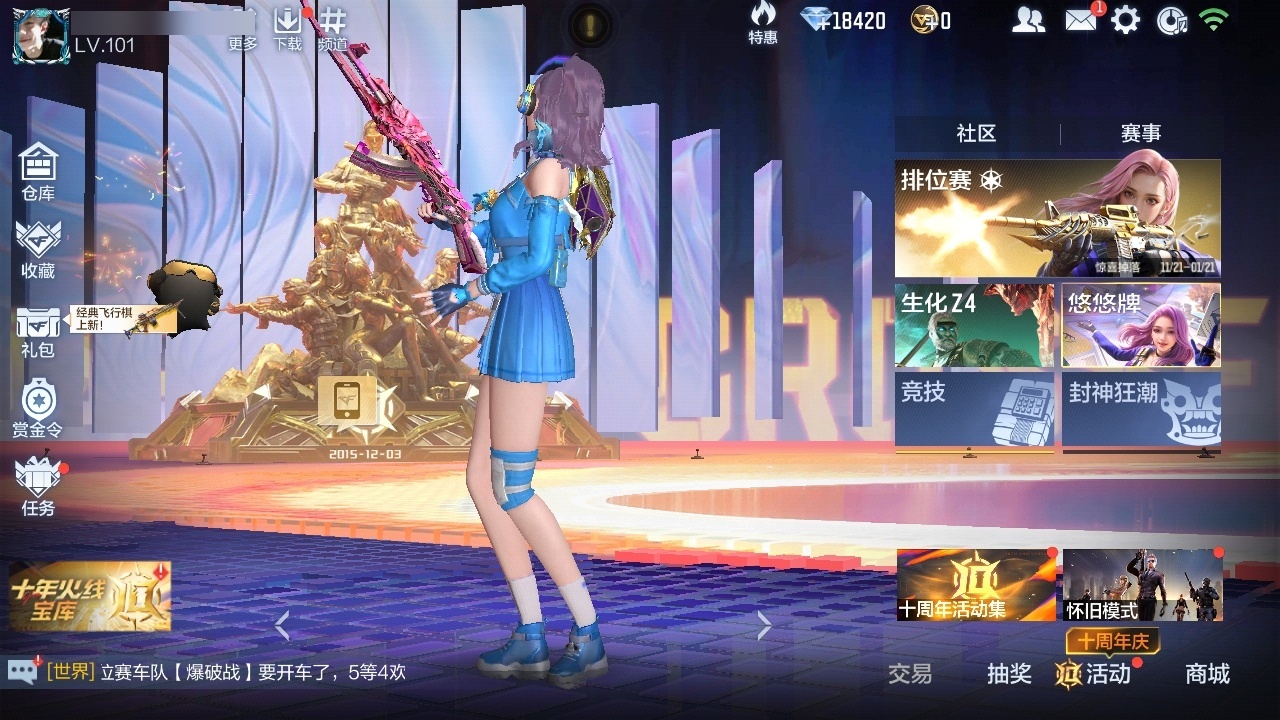Open the 赏金令 bounty pass
The height and width of the screenshot is (720, 1280).
[38, 410]
